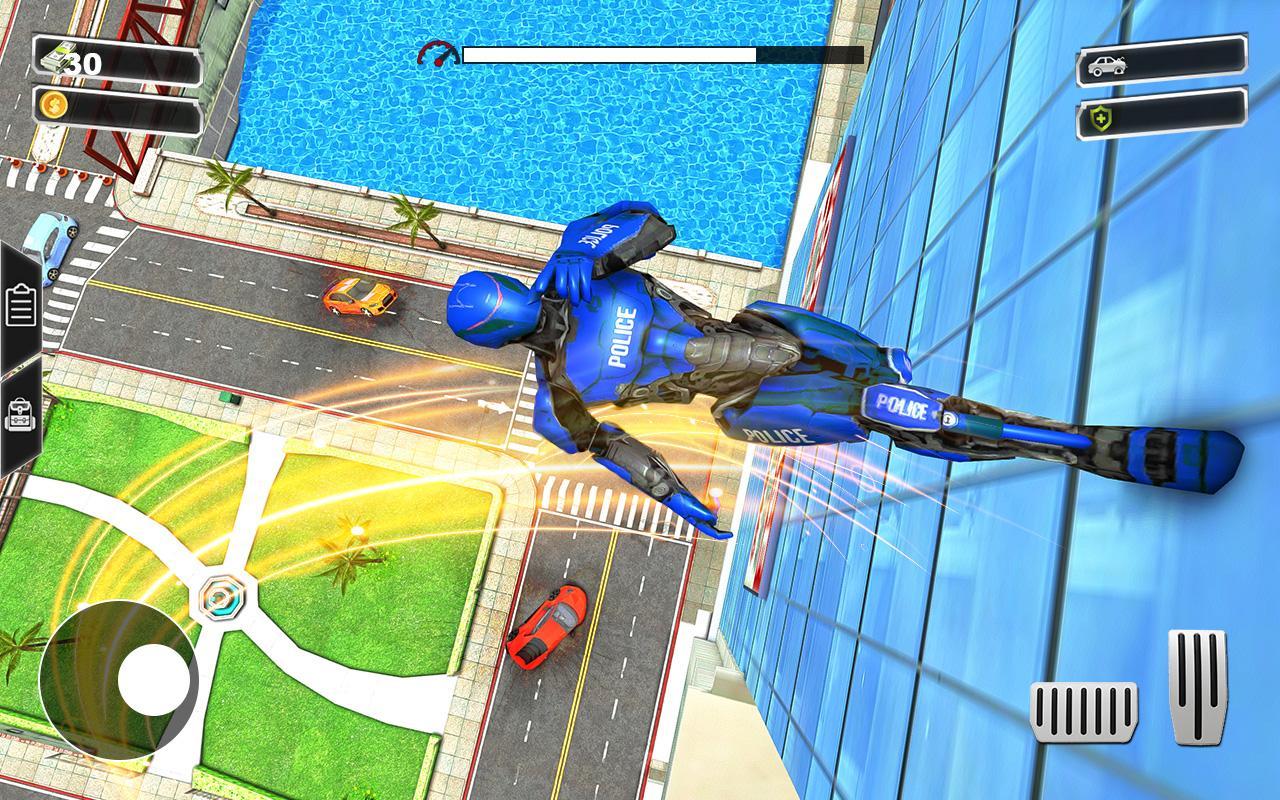Screen dimensions: 1280x800
Task: Open the backpack inventory
Action: coord(21,414)
